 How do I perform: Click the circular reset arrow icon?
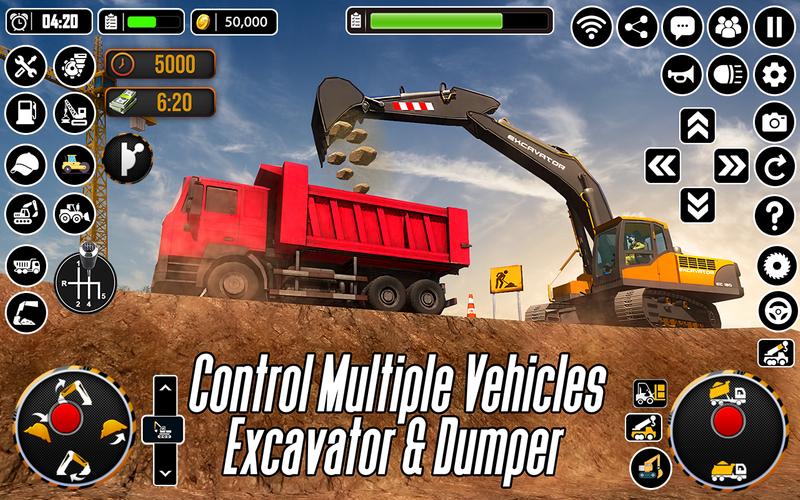point(774,166)
